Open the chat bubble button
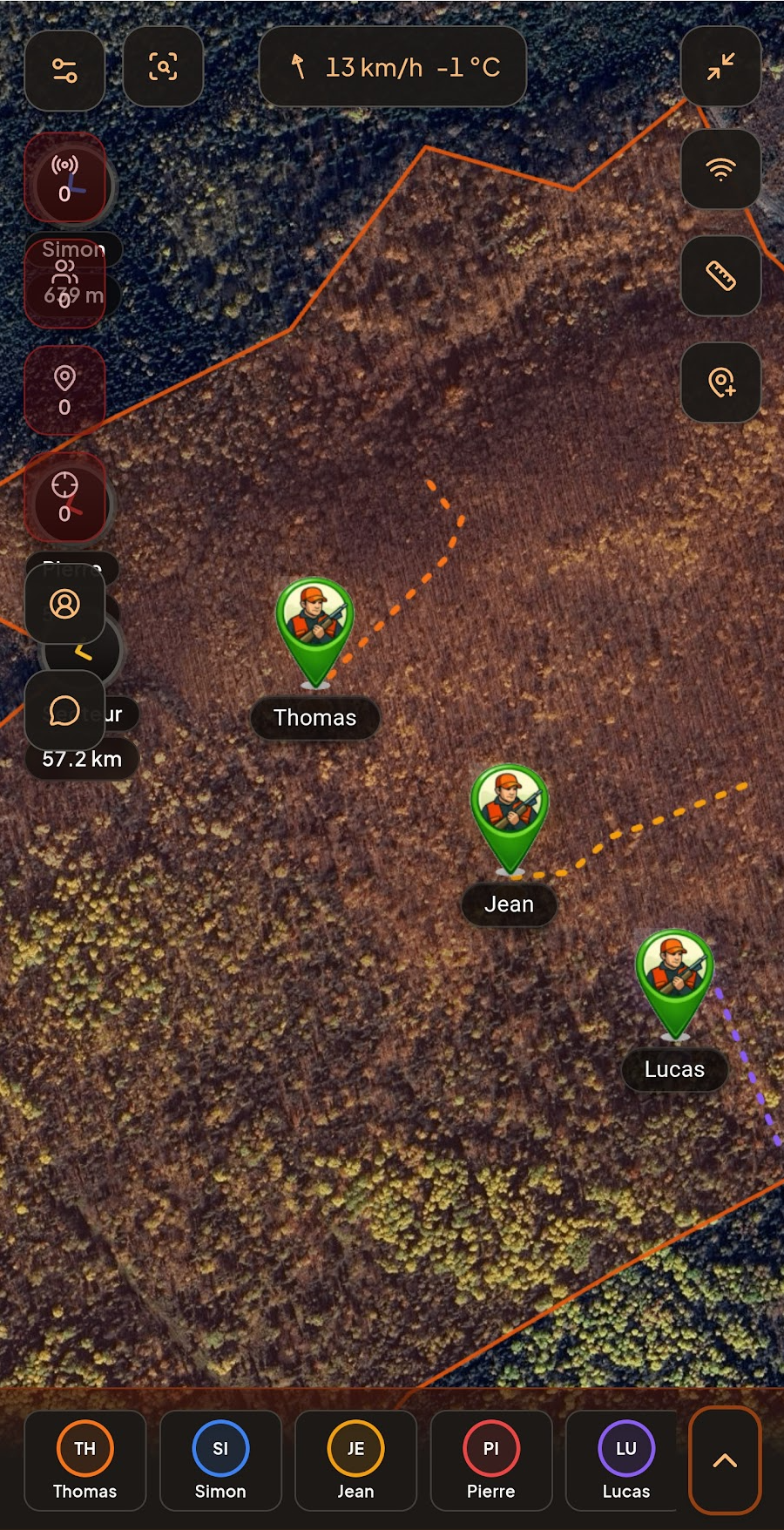Viewport: 784px width, 1530px height. (65, 711)
